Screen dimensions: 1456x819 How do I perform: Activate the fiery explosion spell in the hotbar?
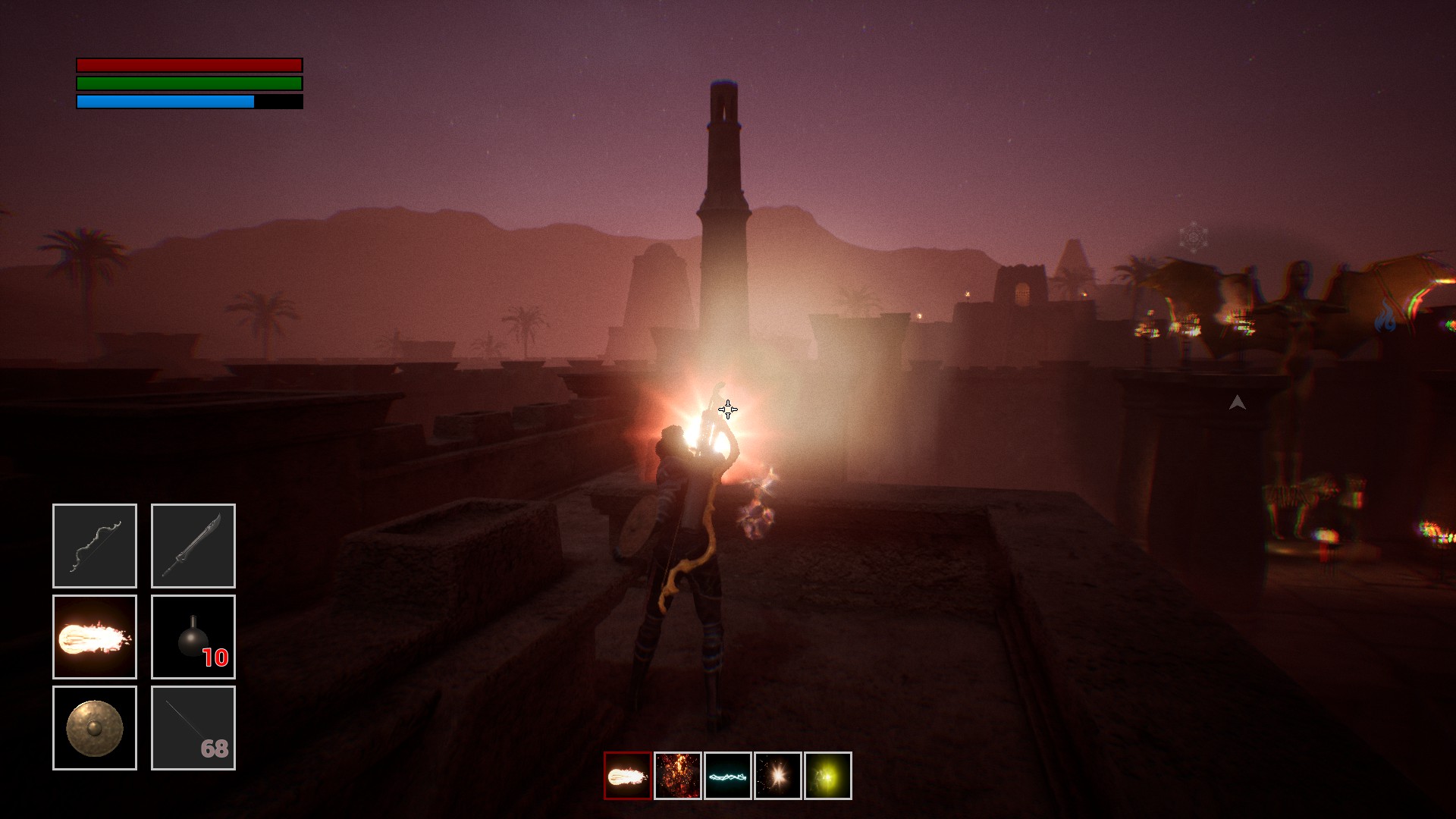tap(678, 776)
